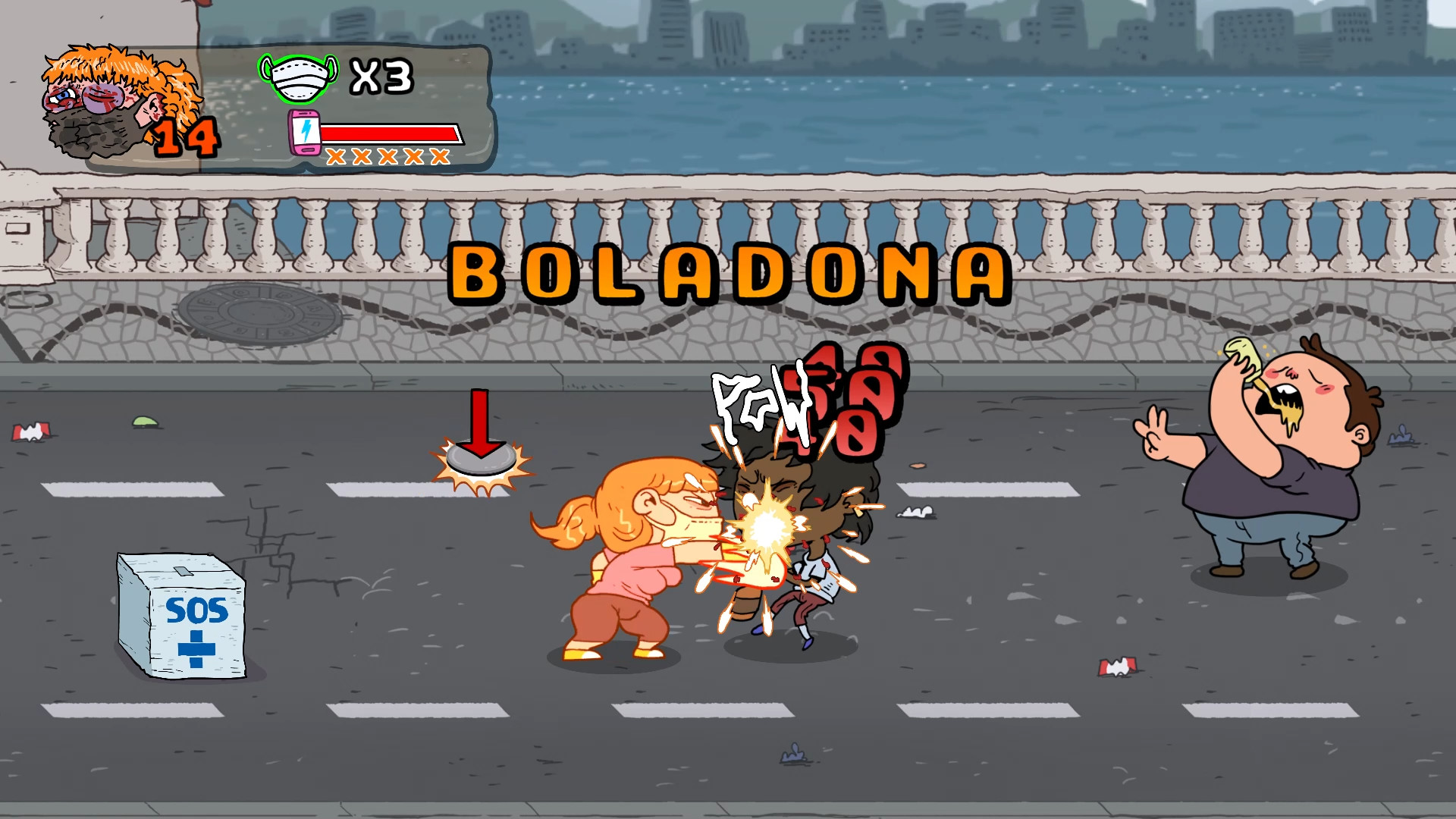
Task: Click the bruised player portrait
Action: (99, 91)
